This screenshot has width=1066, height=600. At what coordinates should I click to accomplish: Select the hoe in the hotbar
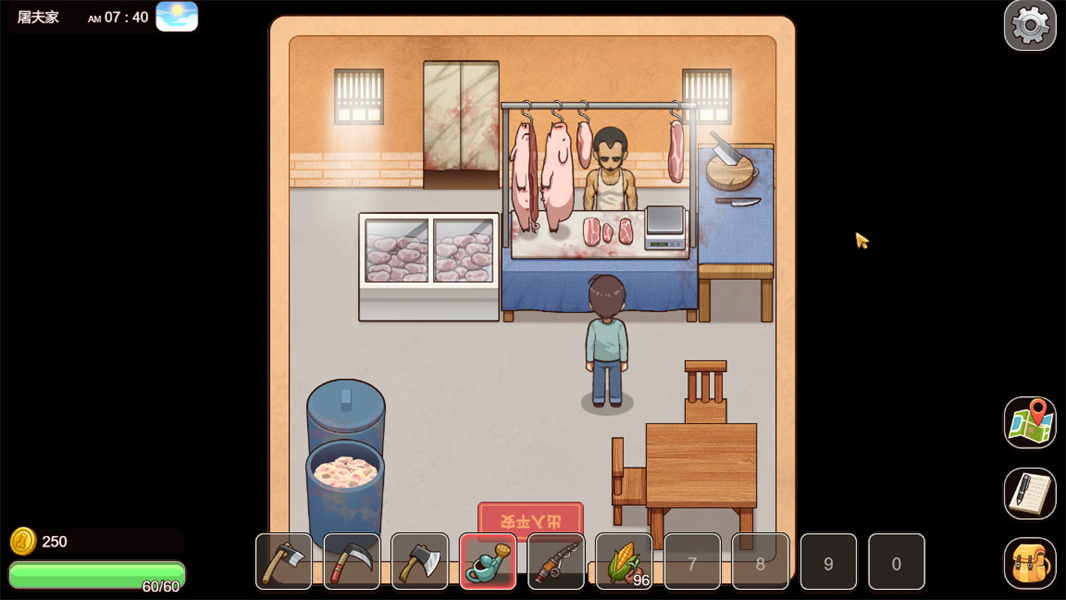coord(284,561)
